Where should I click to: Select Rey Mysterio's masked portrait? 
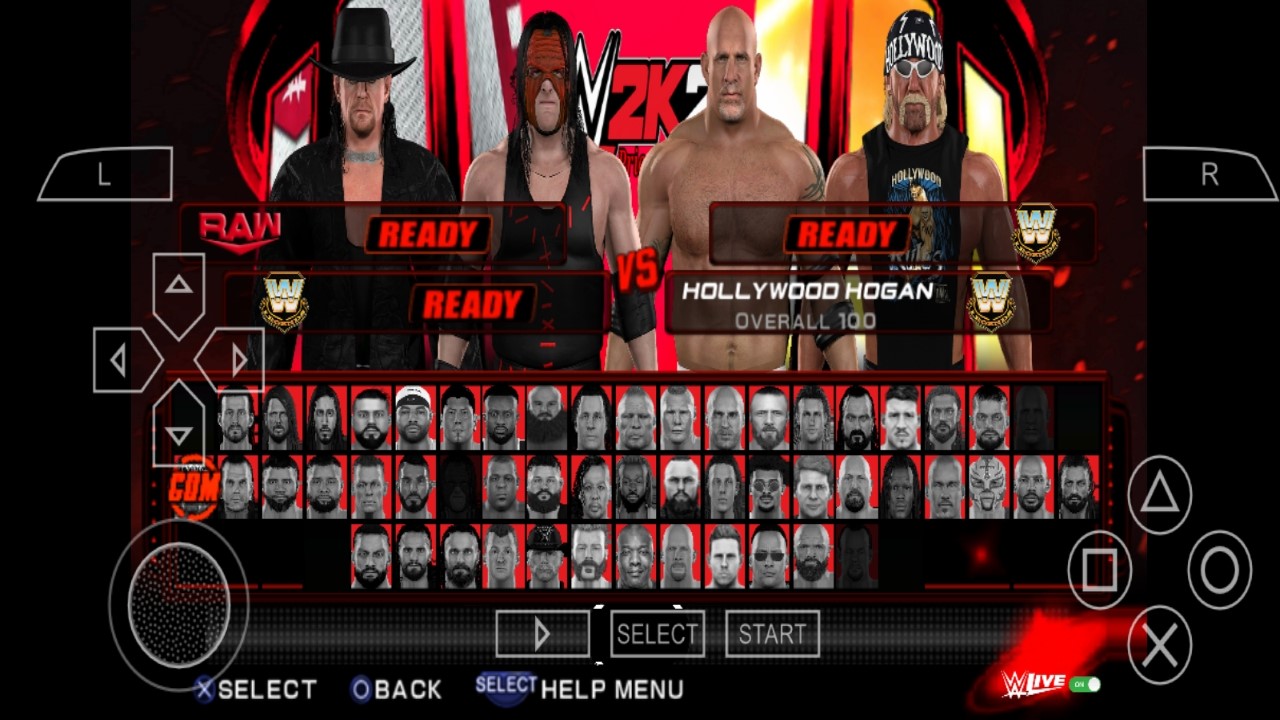click(x=990, y=487)
